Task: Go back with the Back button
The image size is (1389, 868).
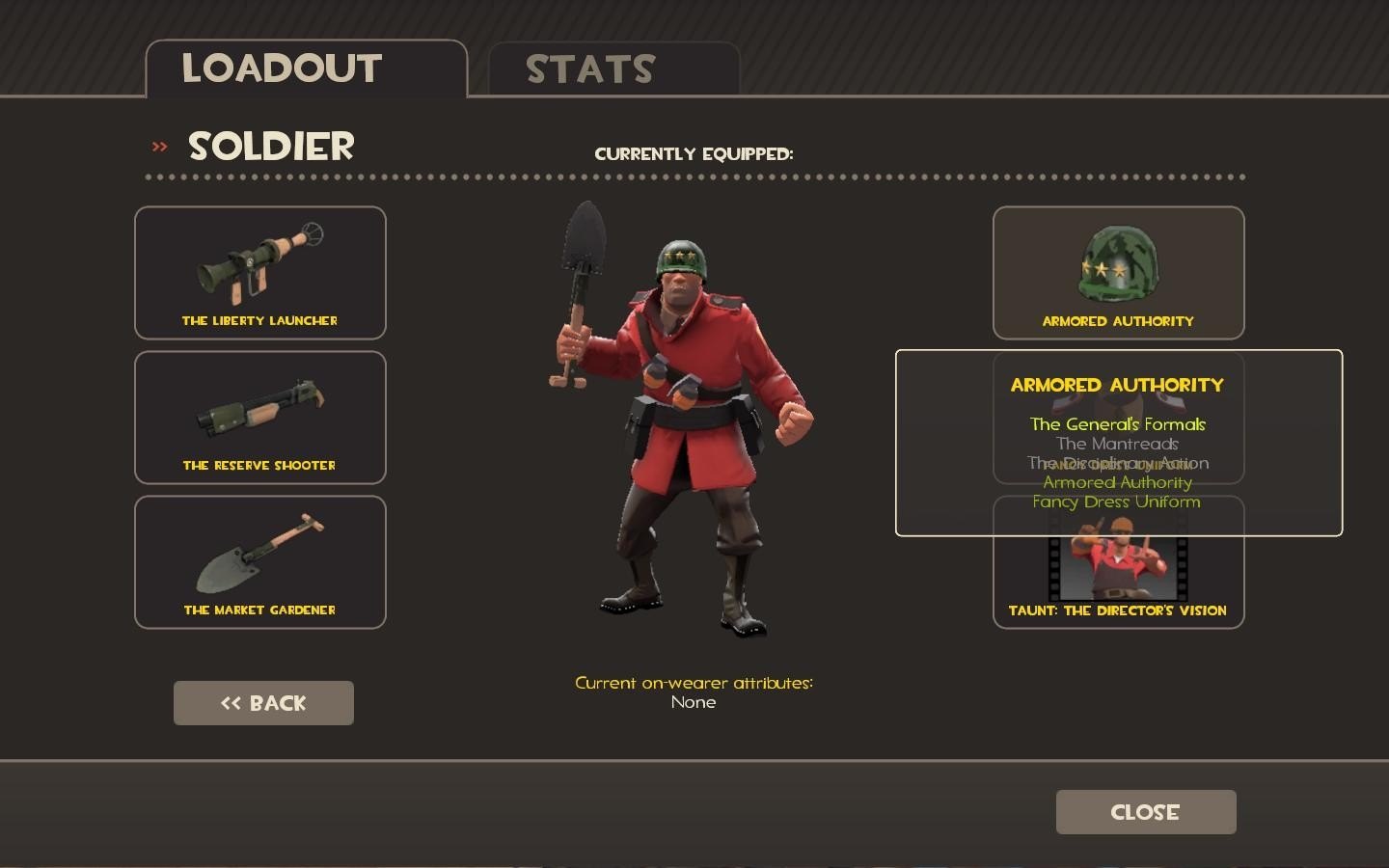Action: click(x=263, y=703)
